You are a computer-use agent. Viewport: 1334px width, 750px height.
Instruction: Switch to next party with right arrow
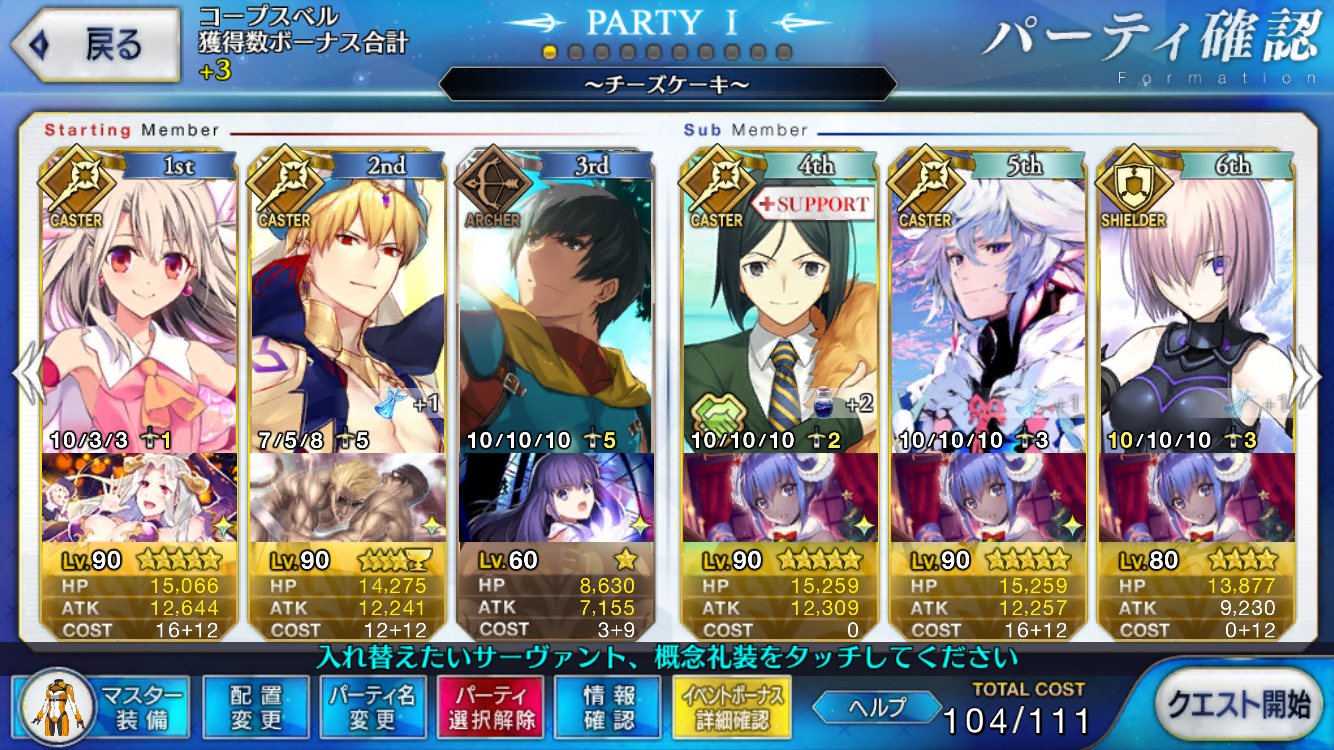click(x=1308, y=375)
